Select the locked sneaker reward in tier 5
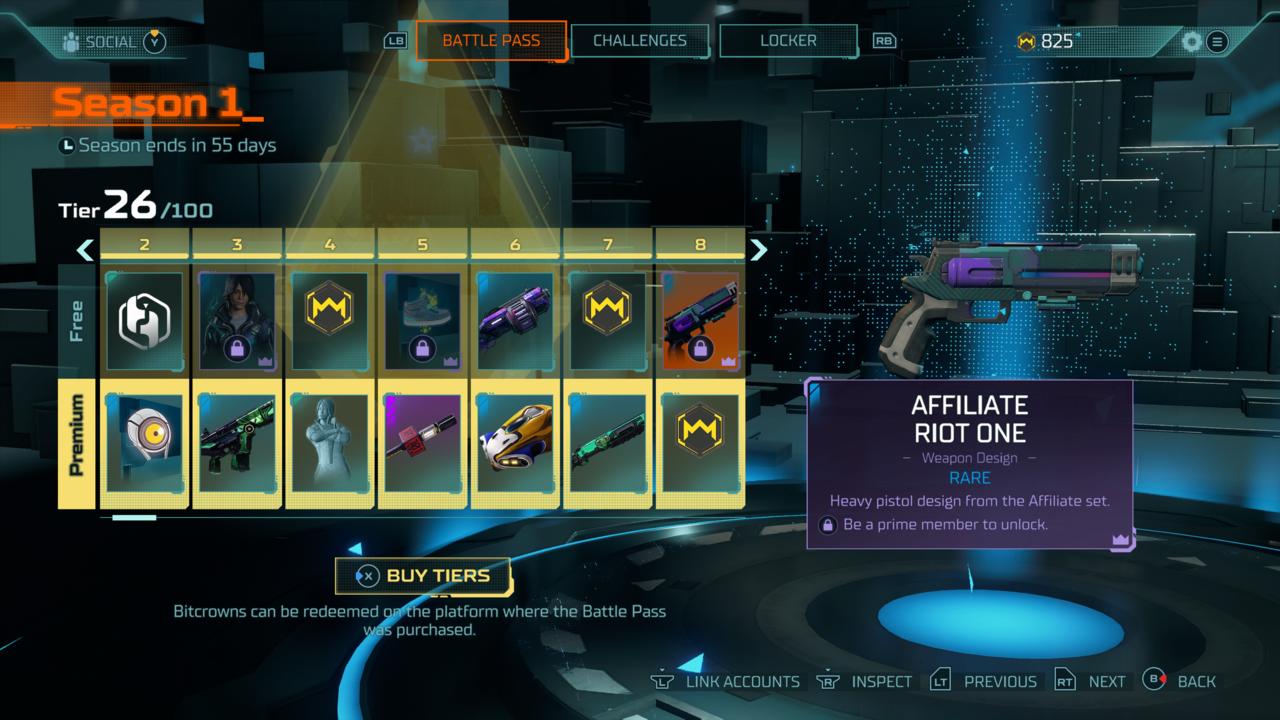The height and width of the screenshot is (720, 1280). pos(422,320)
